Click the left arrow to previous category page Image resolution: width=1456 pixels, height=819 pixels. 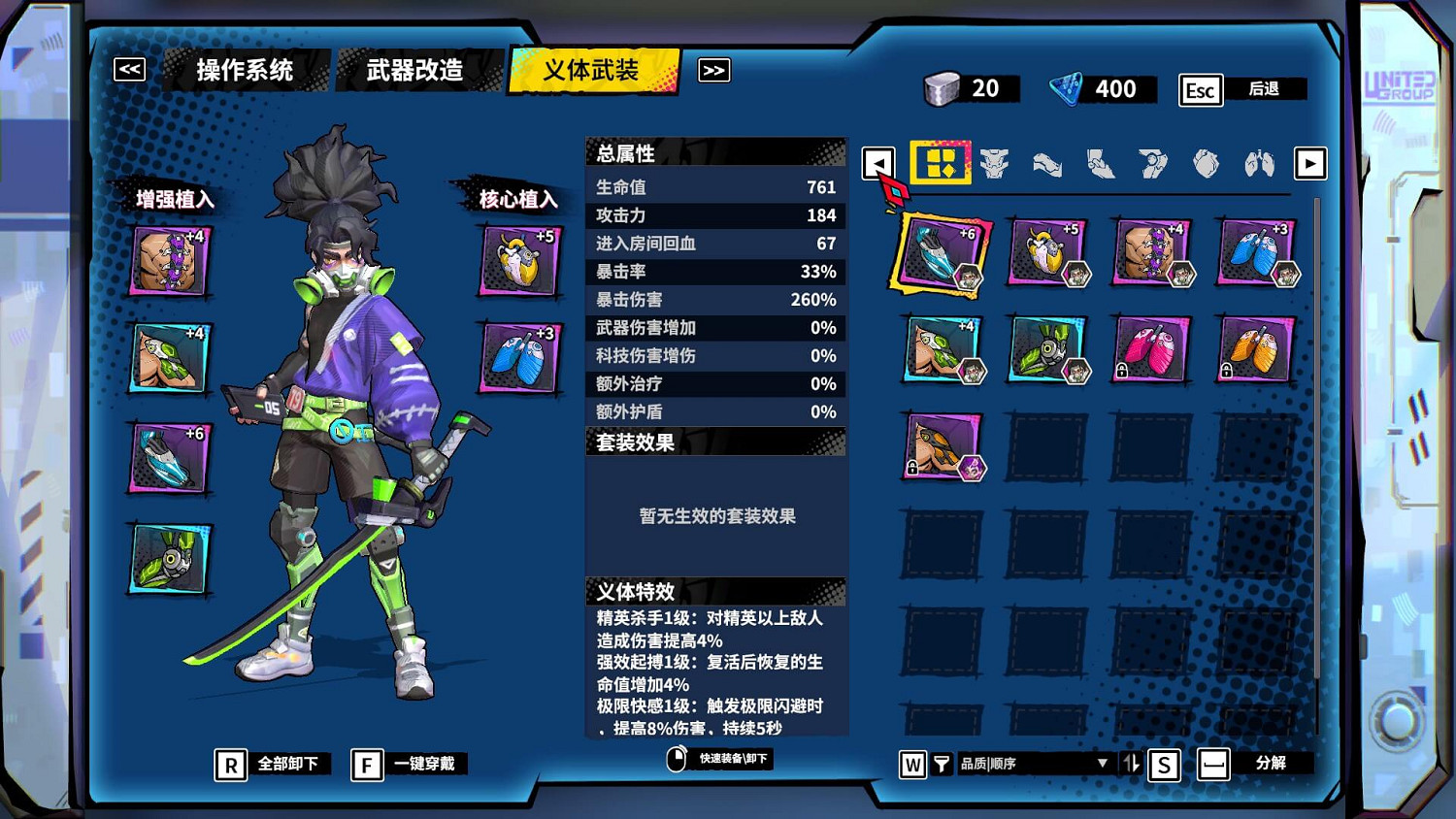(878, 163)
